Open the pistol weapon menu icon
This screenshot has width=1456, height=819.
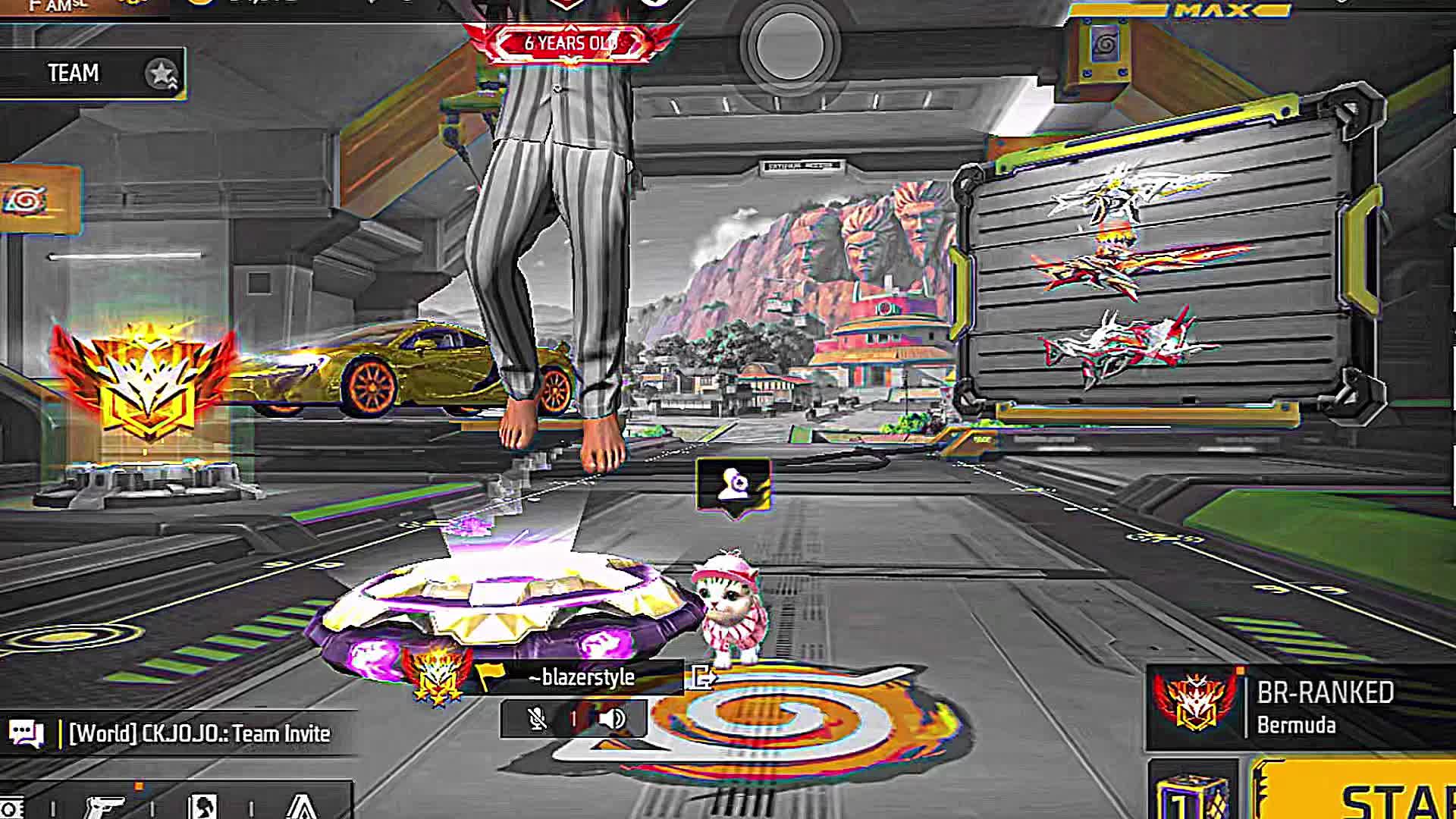pyautogui.click(x=104, y=807)
